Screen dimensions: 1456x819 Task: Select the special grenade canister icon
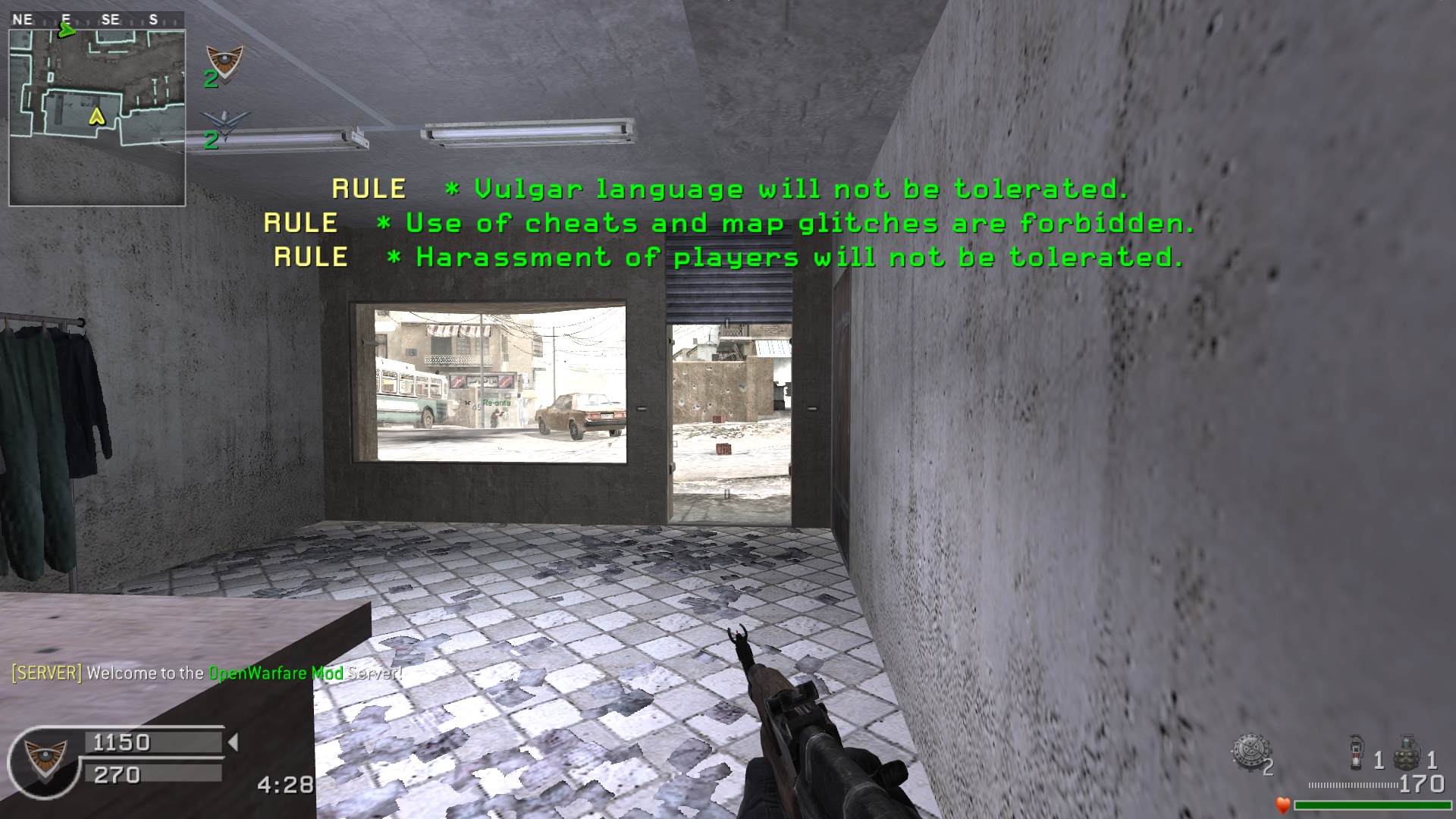point(1358,752)
